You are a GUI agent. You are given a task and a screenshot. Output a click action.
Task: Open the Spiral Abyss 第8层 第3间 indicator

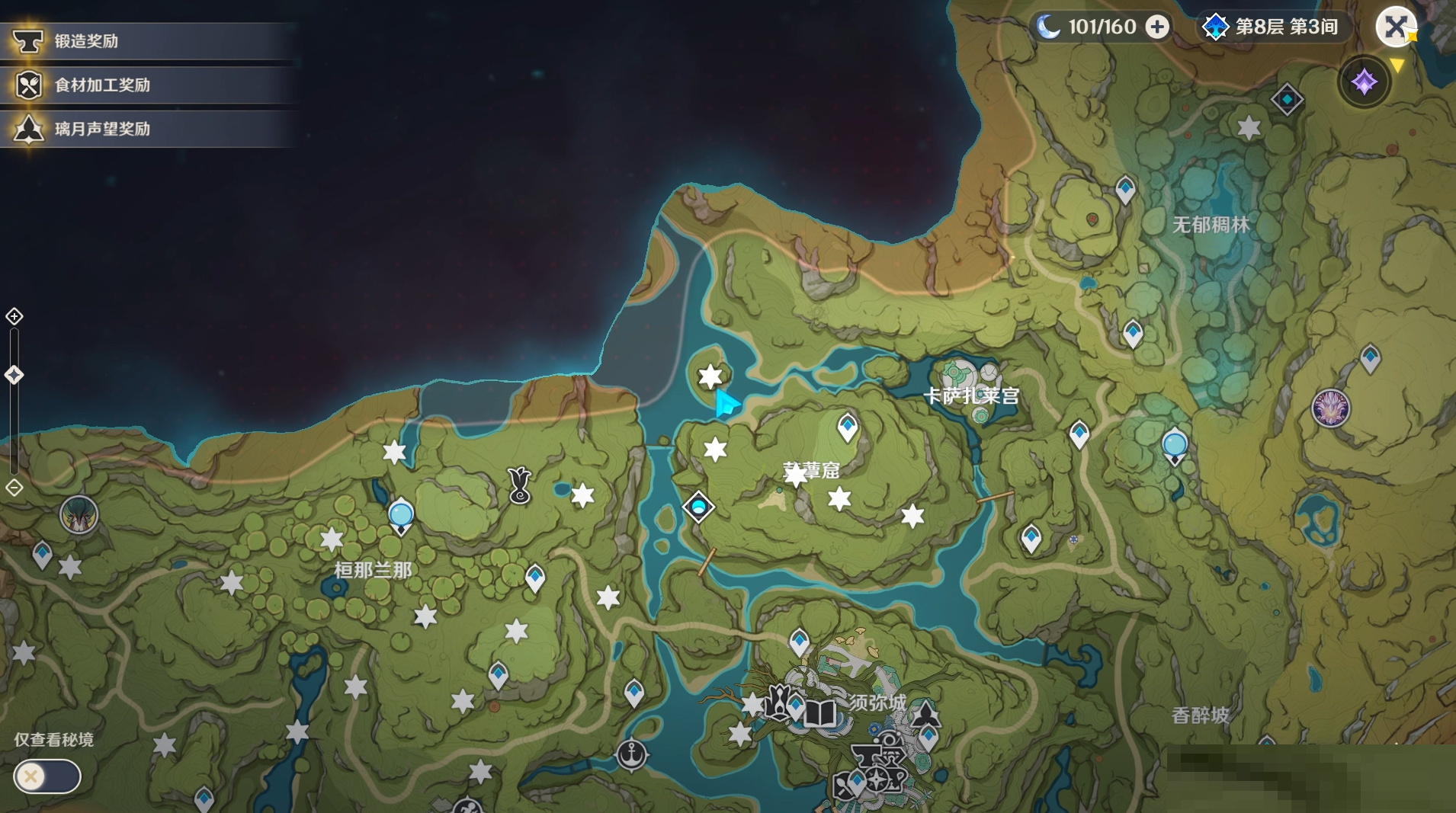click(1272, 27)
